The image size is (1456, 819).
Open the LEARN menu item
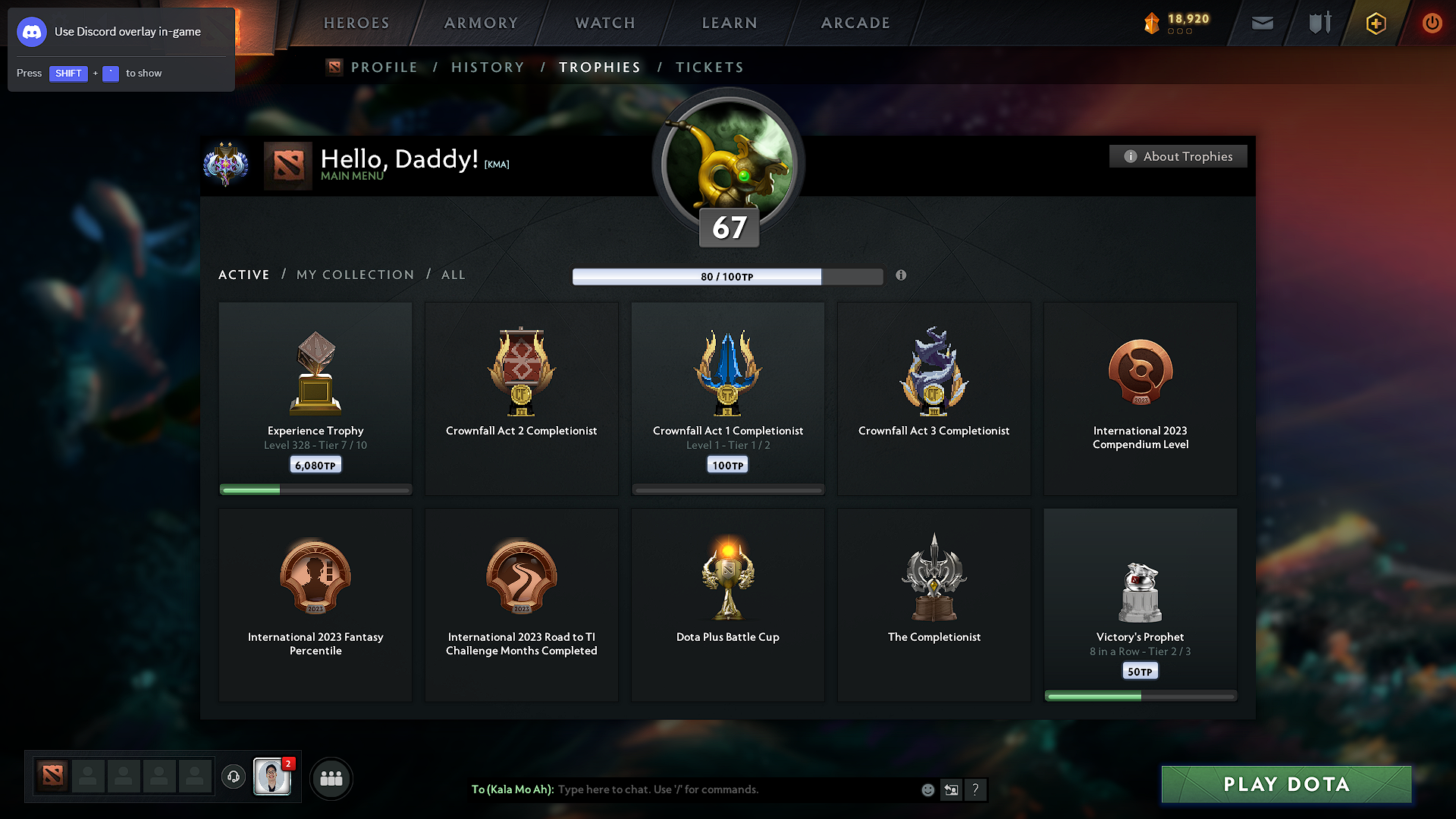click(729, 23)
